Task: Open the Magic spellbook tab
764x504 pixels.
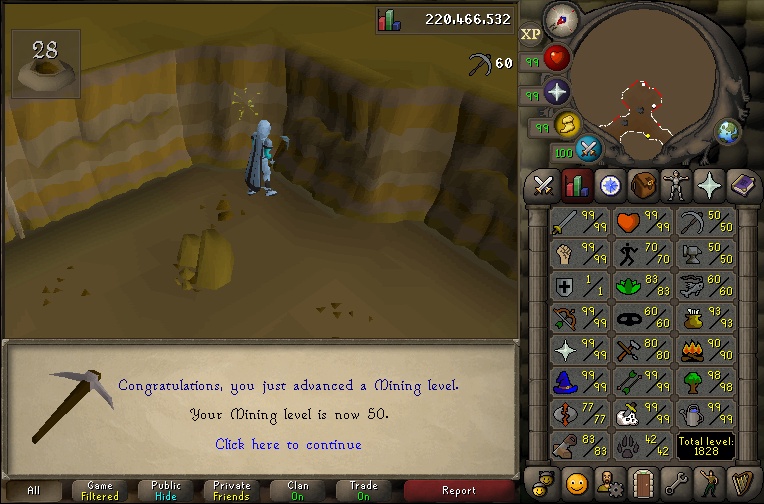Action: (x=742, y=185)
